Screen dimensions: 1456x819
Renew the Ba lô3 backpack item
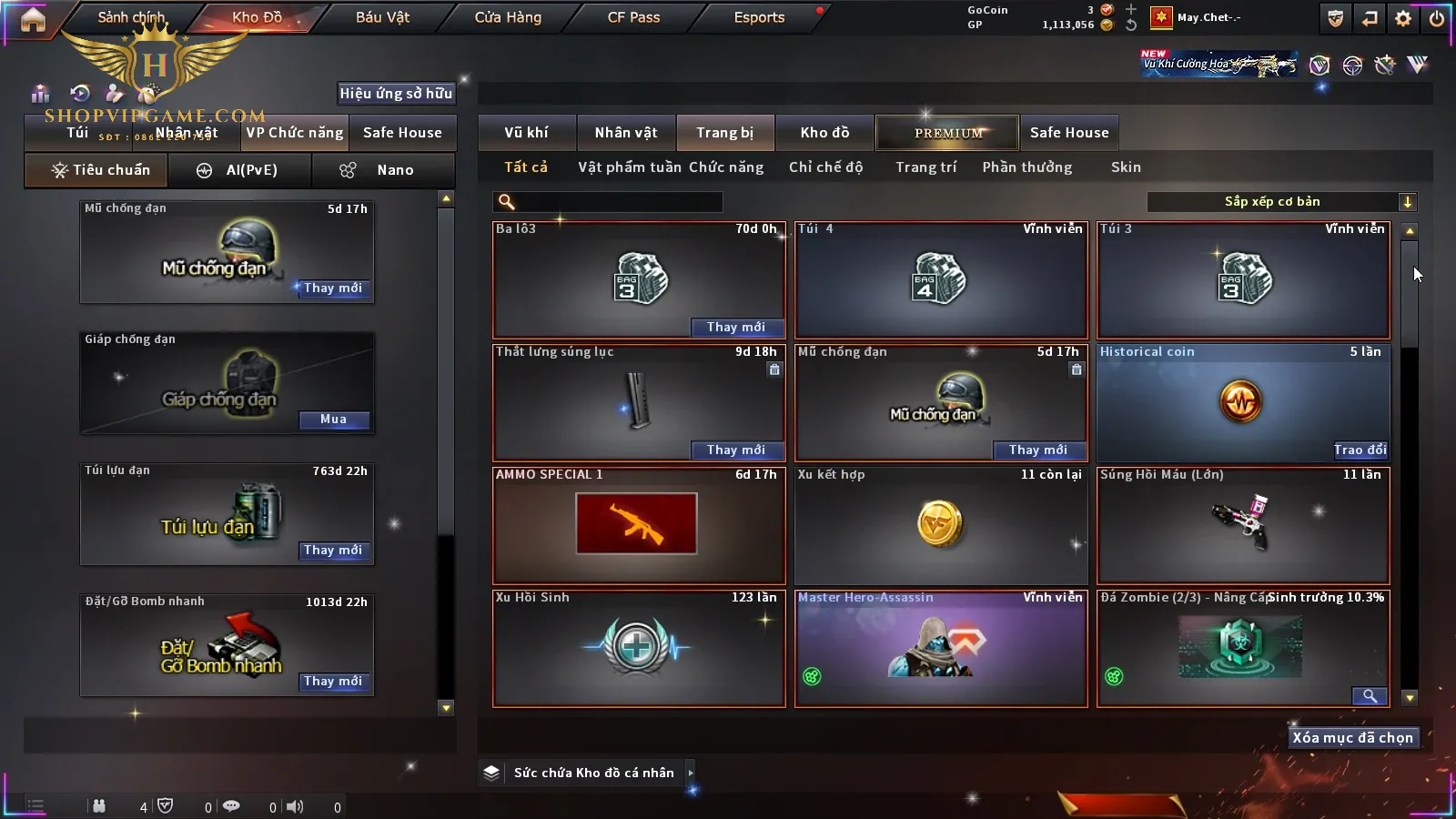coord(735,327)
